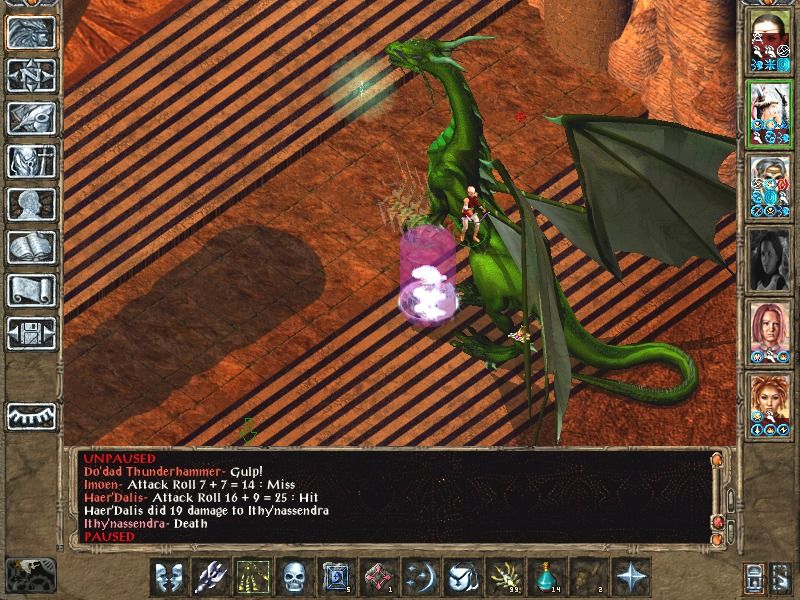Click the clock button in the bottom-left corner
Screen dimensions: 800x600
pyautogui.click(x=31, y=574)
